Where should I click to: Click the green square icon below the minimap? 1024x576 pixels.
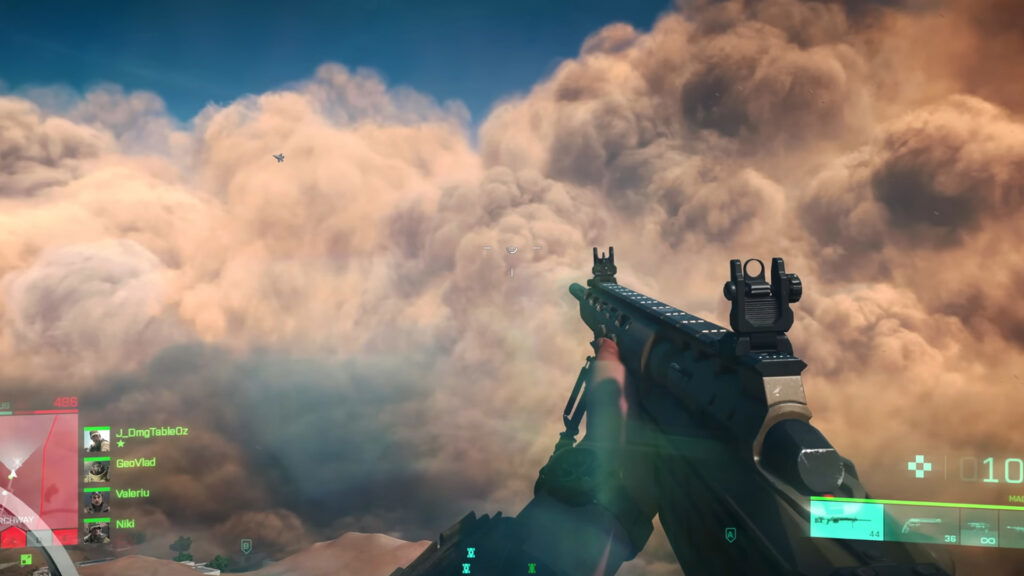coord(25,558)
